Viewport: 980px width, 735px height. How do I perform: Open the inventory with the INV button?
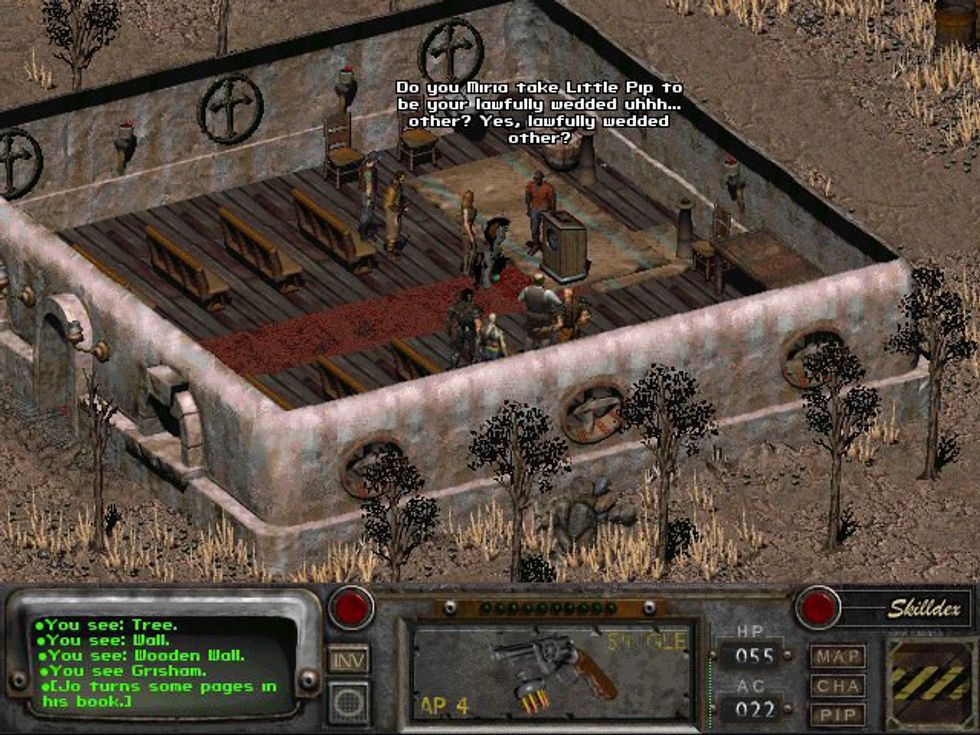[x=348, y=659]
